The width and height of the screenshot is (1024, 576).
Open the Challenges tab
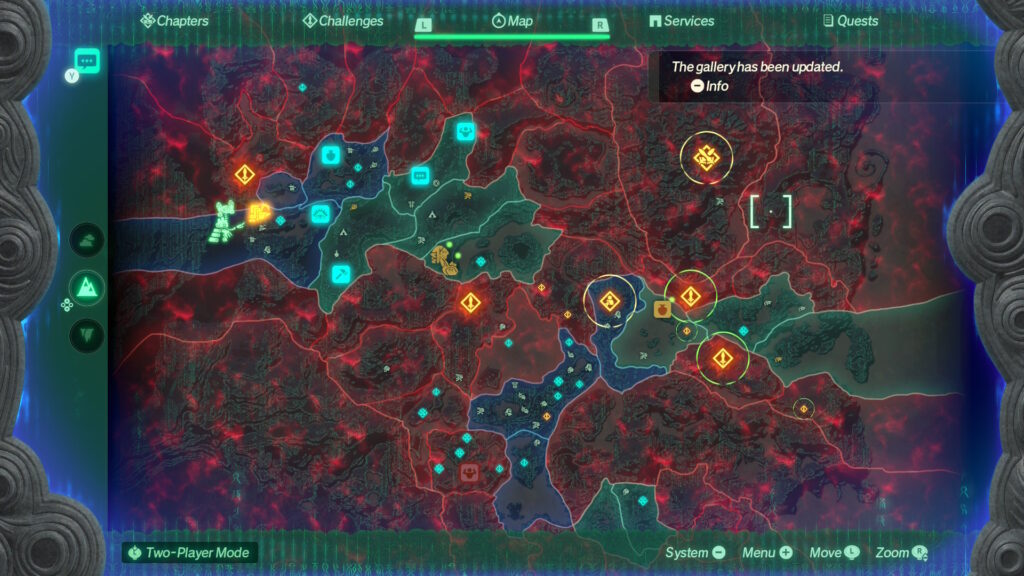(342, 20)
